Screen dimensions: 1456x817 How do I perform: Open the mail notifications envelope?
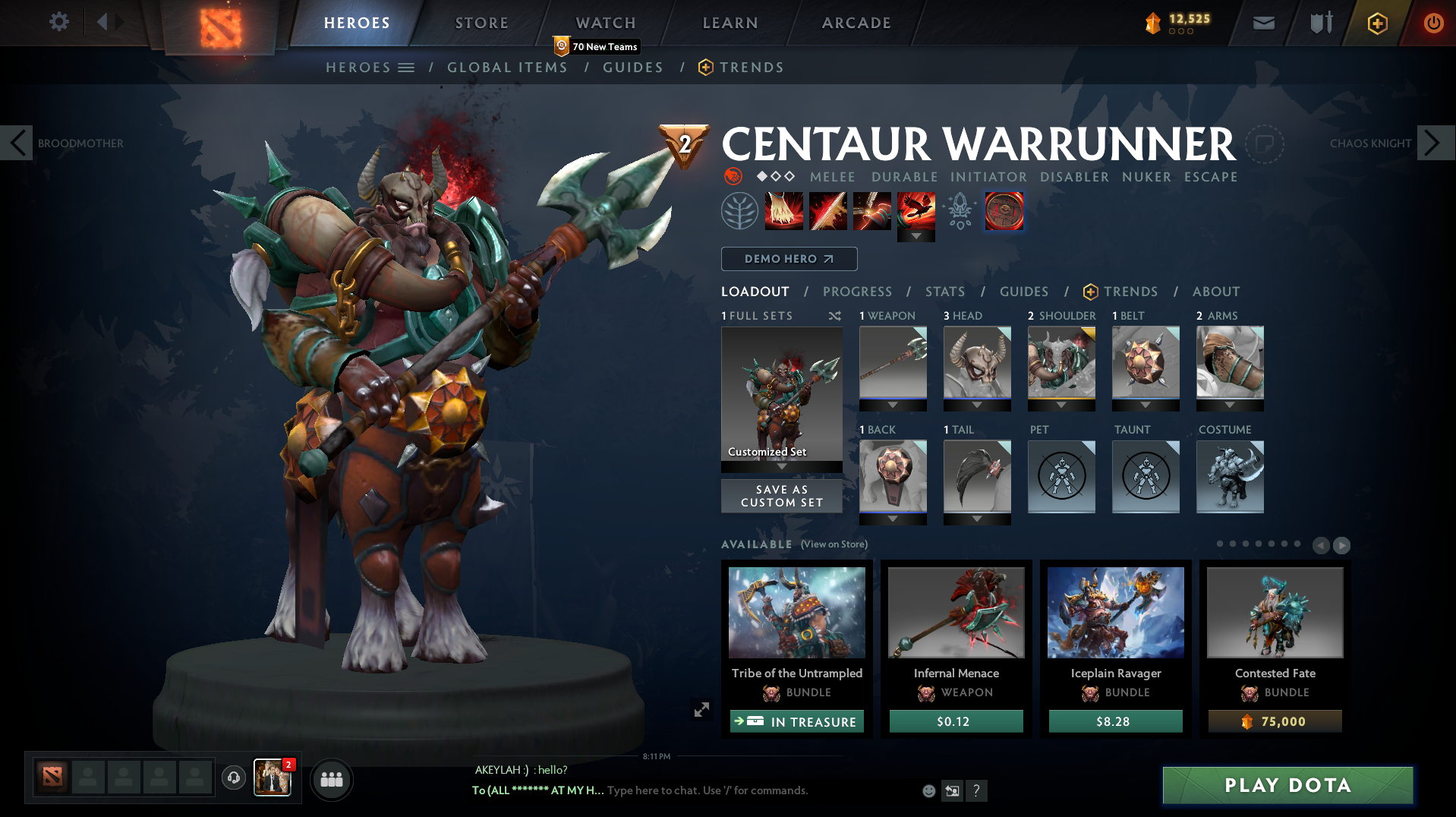1262,22
